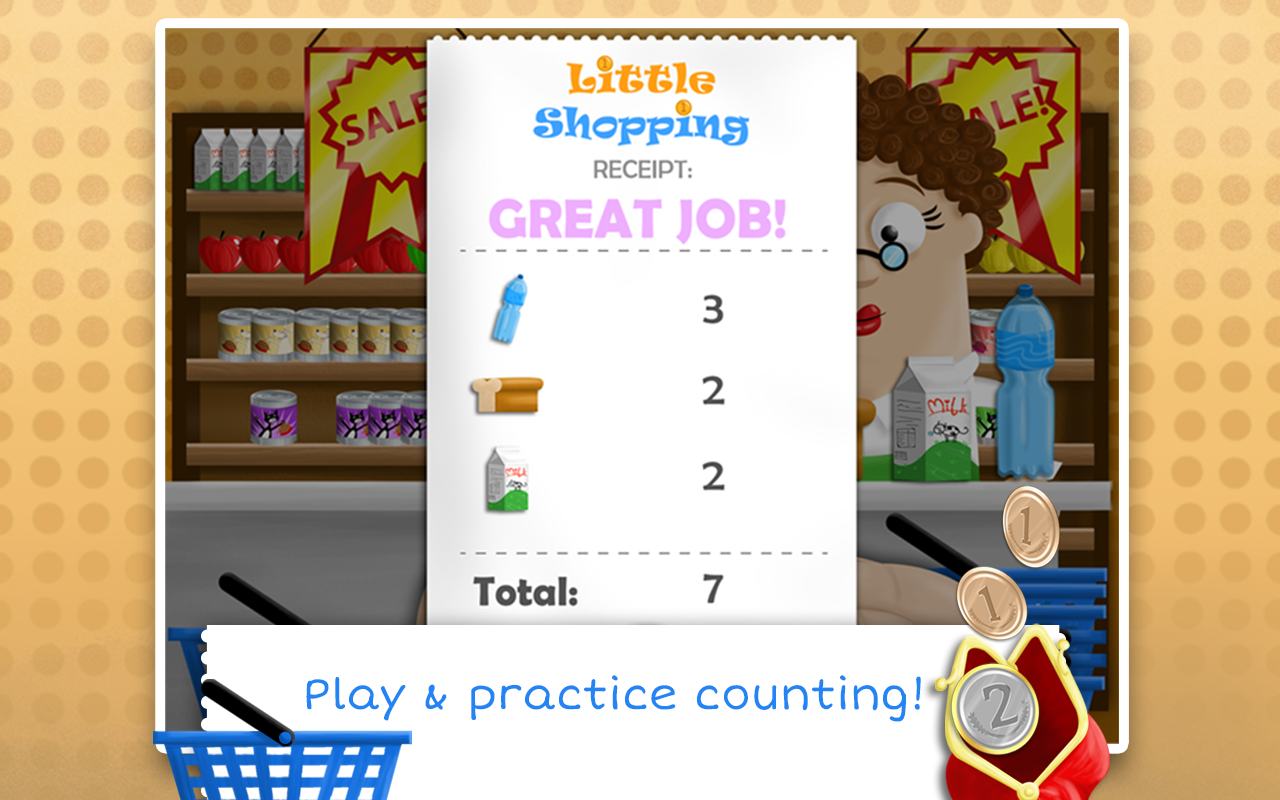Tap the count 2 beside the bread

(710, 393)
